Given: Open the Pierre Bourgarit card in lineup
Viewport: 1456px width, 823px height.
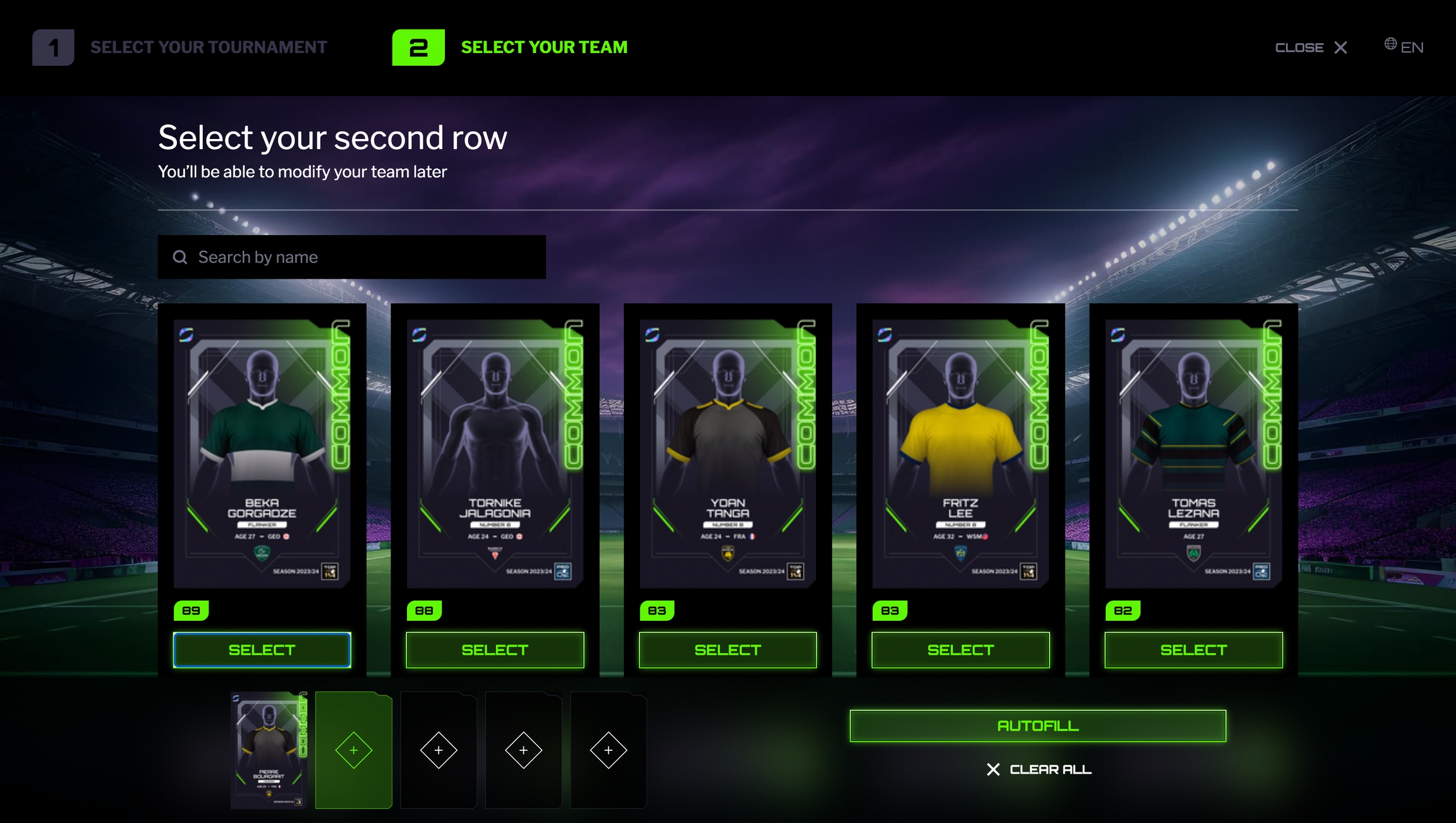Looking at the screenshot, I should click(x=269, y=750).
